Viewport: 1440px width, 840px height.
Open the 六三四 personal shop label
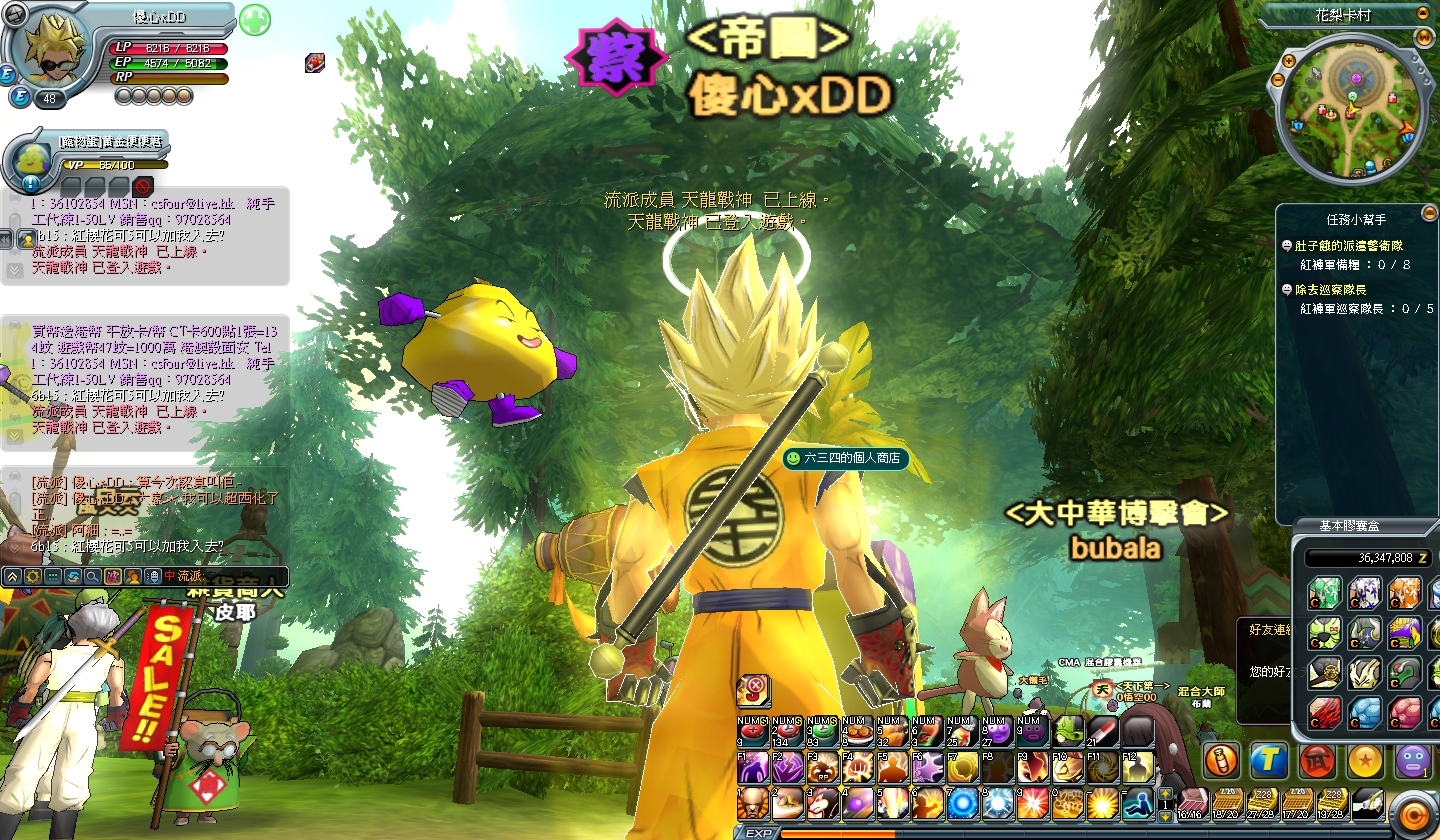click(x=845, y=458)
